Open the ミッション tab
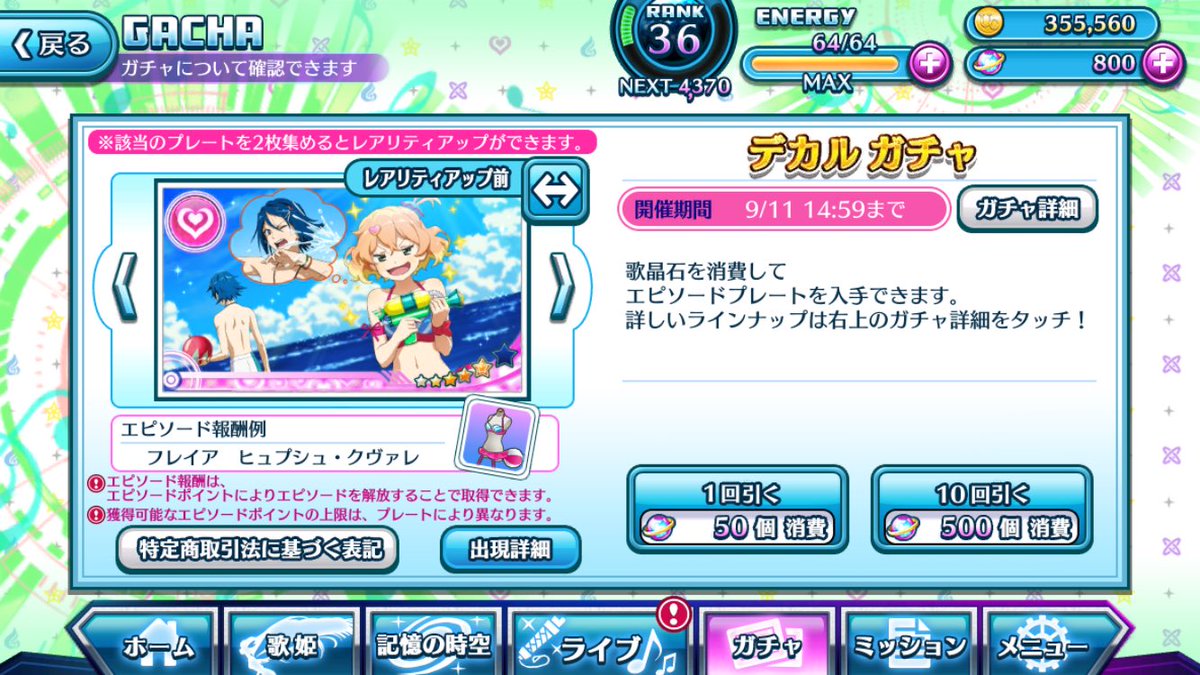This screenshot has width=1200, height=675. pos(910,645)
